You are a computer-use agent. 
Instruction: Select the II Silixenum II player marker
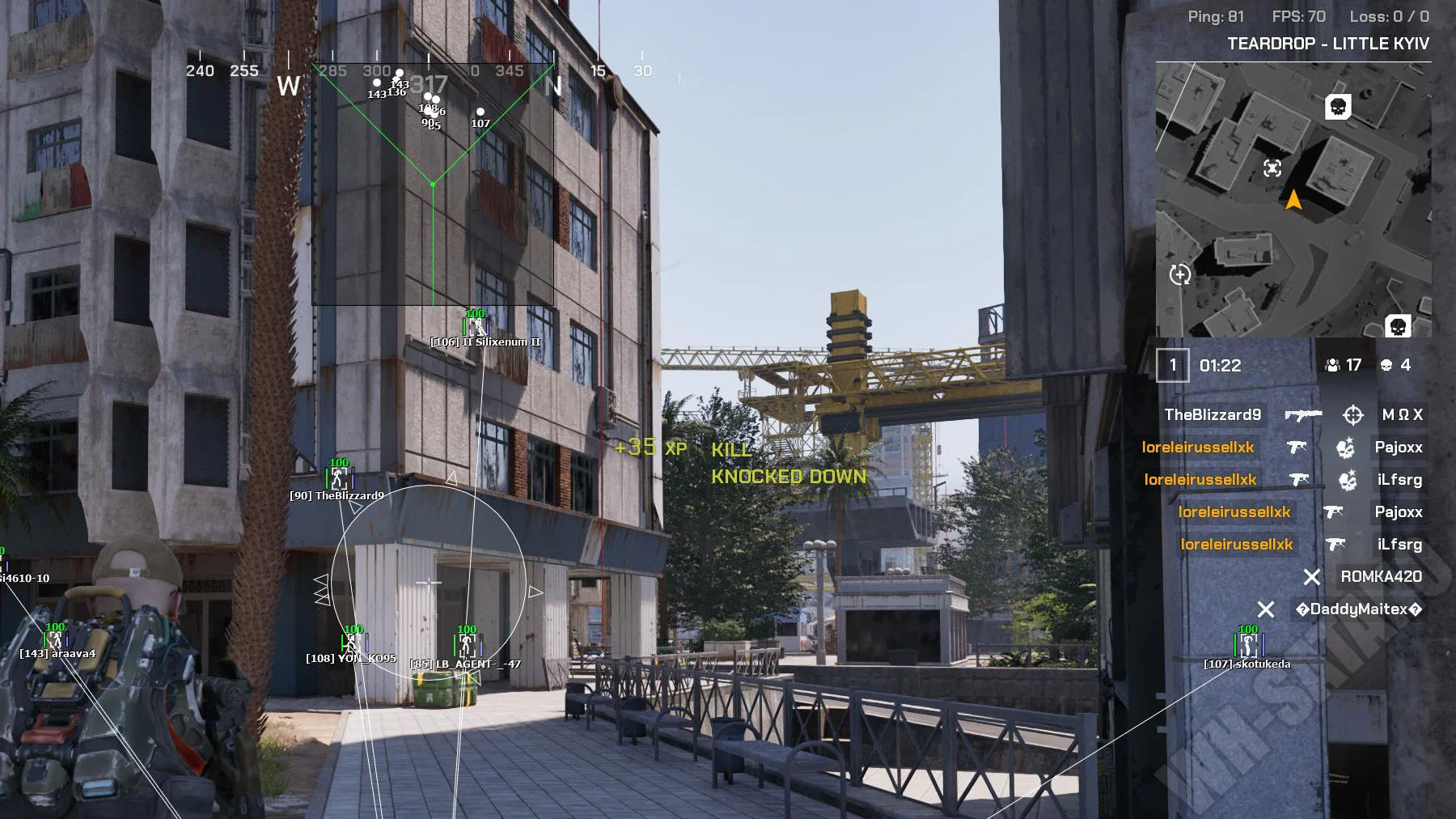[x=476, y=328]
